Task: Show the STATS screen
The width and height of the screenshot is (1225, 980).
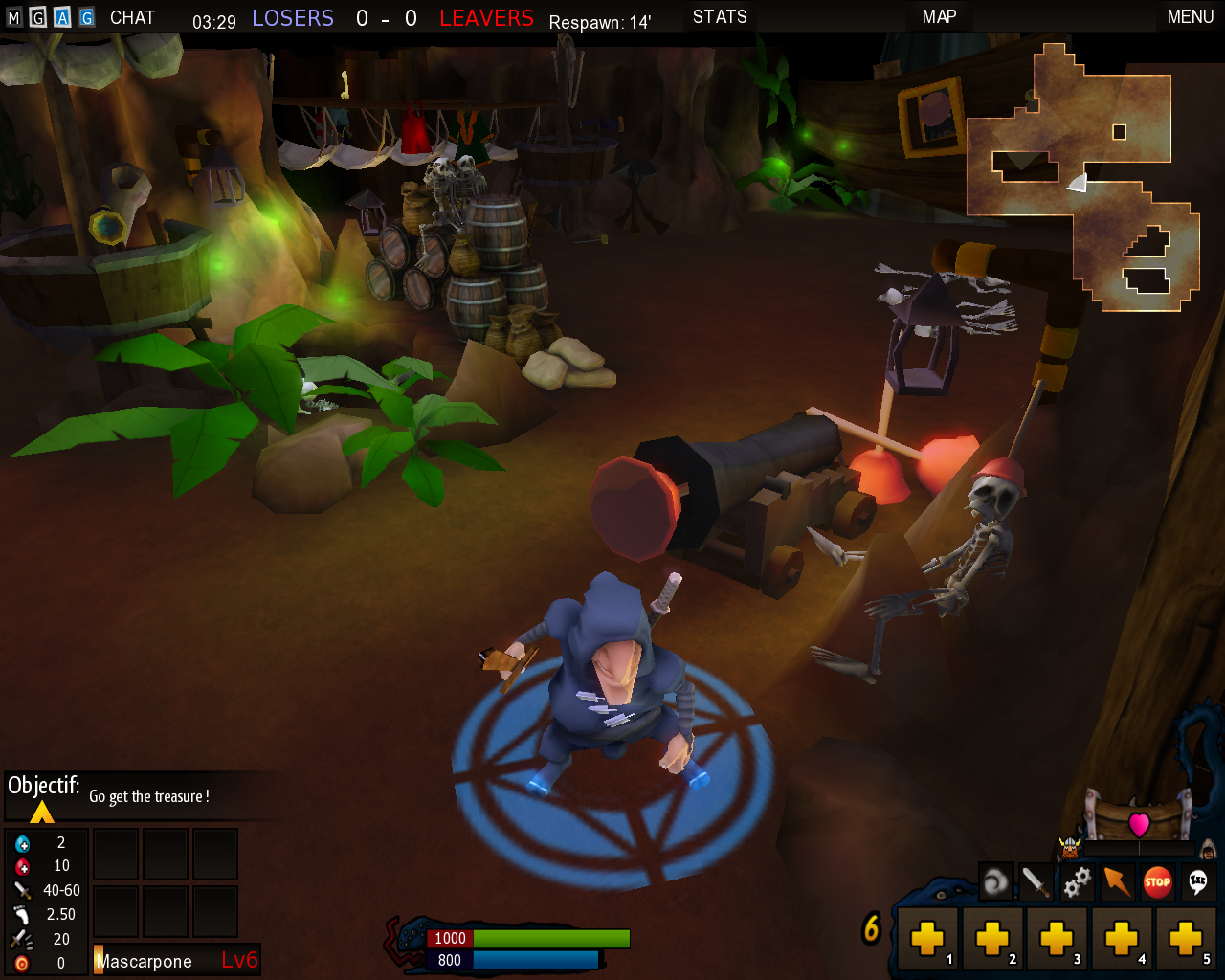Action: pos(720,17)
